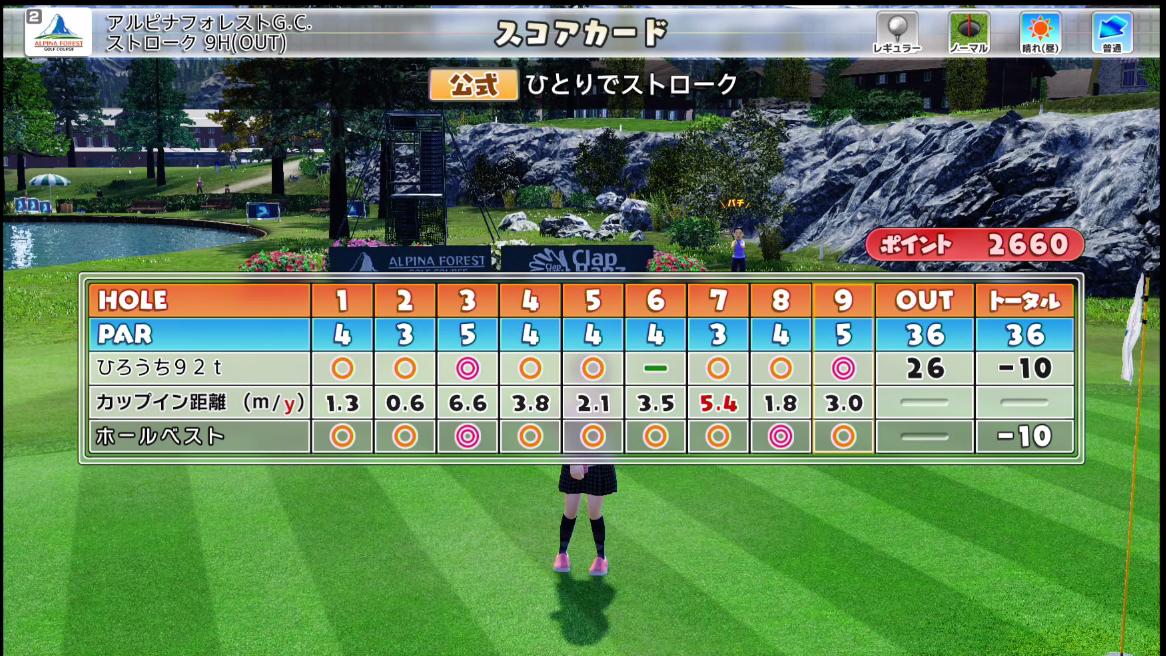Click the ノーマル cup size icon
The image size is (1166, 656).
tap(969, 32)
